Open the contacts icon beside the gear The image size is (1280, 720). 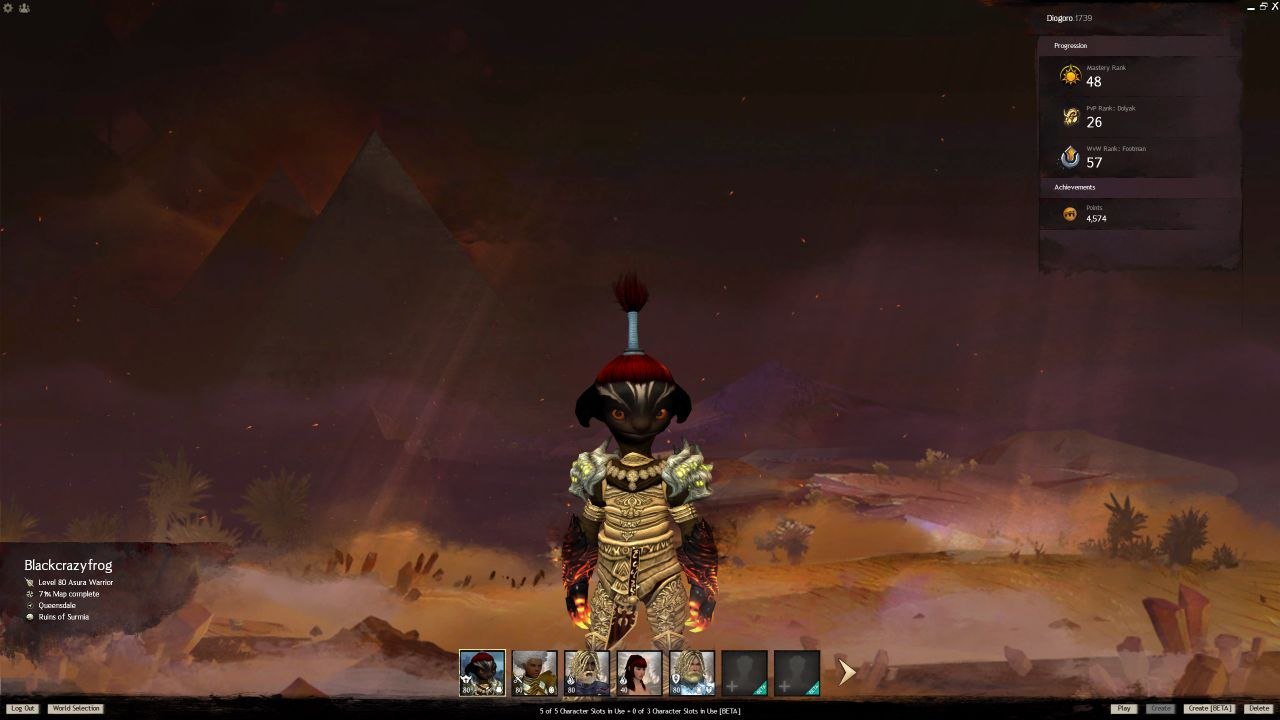(24, 8)
